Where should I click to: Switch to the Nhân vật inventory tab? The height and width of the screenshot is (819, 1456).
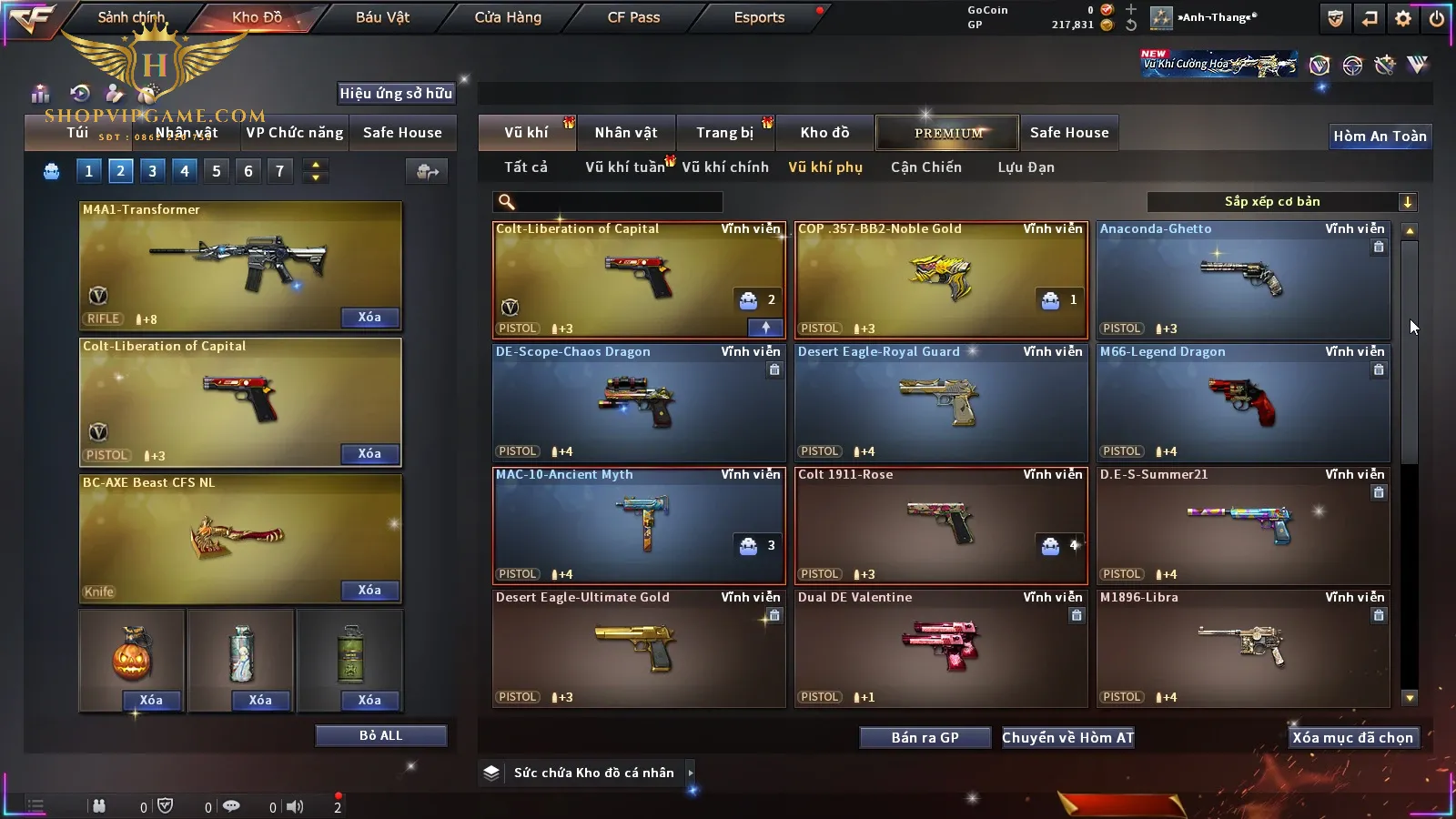coord(625,133)
